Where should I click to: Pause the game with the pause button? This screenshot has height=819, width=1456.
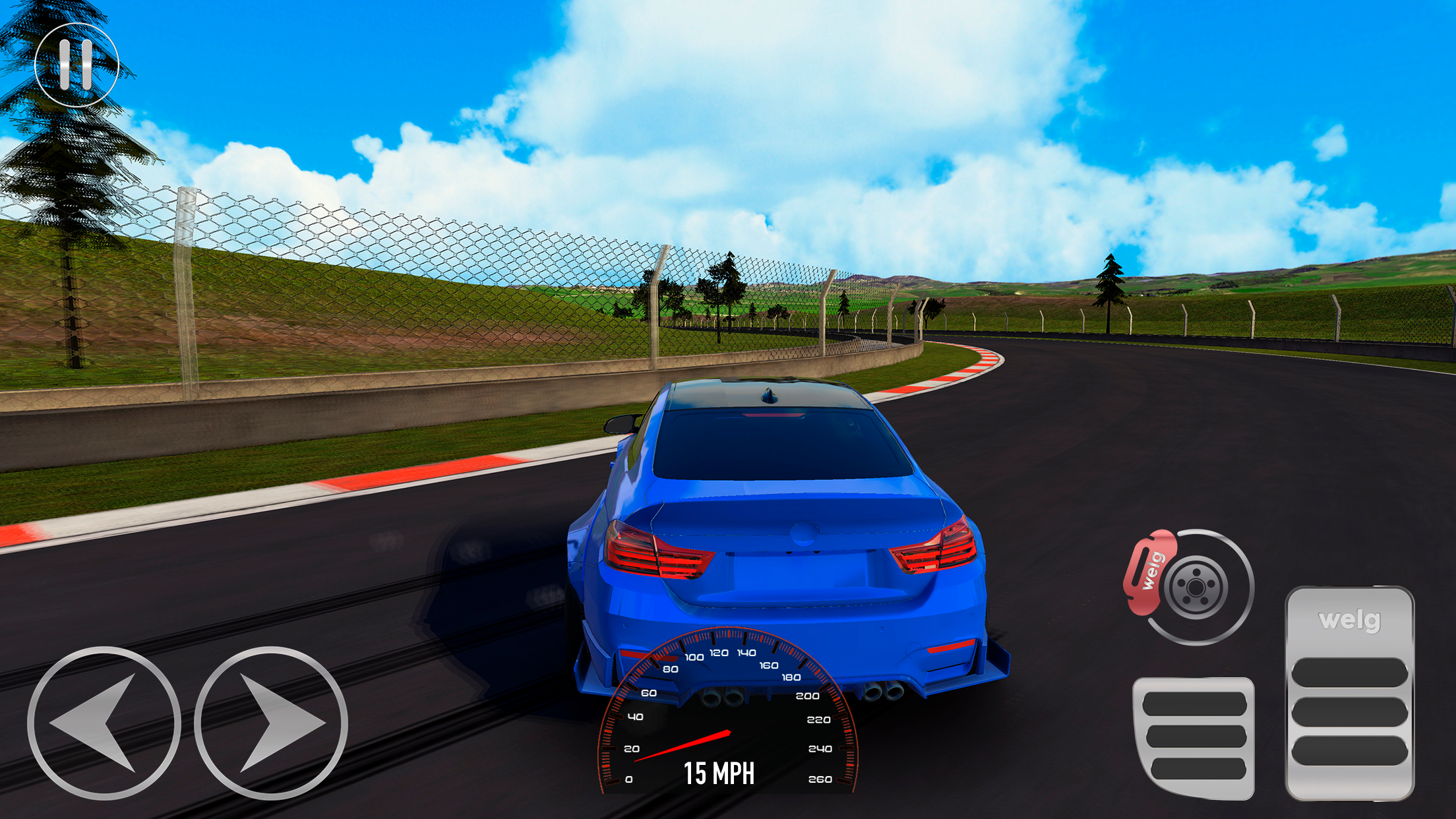coord(76,65)
